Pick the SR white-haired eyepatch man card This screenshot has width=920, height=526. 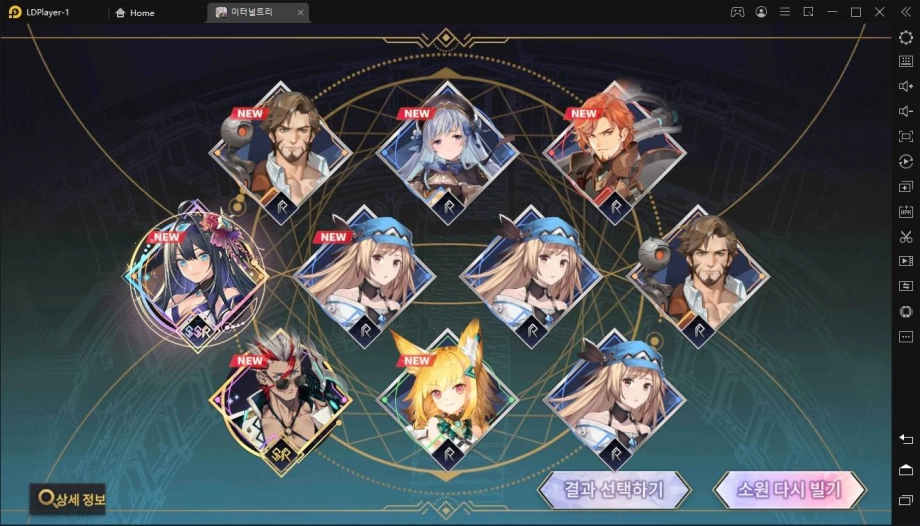coord(280,400)
